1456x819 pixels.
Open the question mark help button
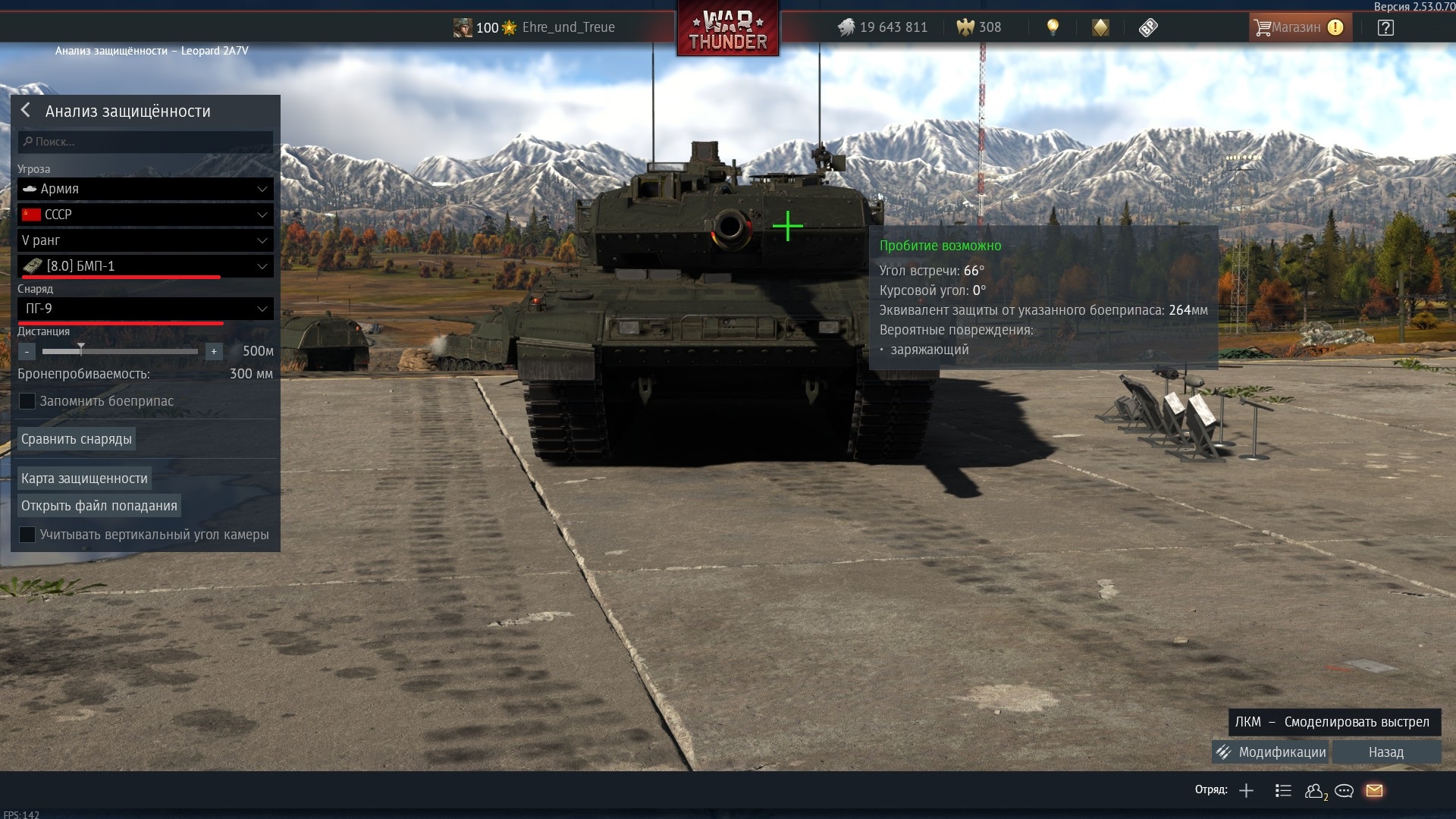[x=1385, y=28]
